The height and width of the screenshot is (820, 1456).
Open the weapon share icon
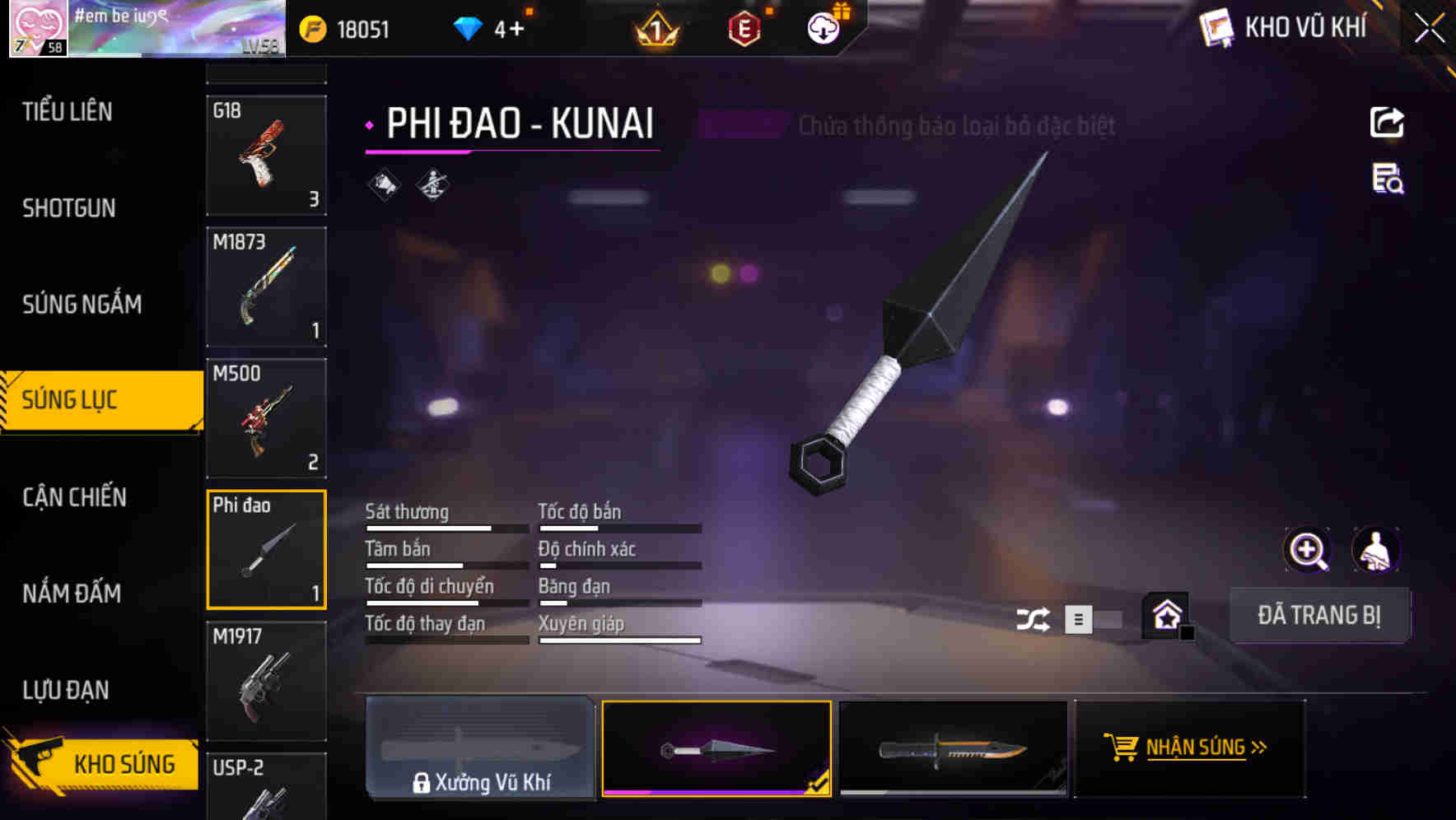[x=1387, y=122]
